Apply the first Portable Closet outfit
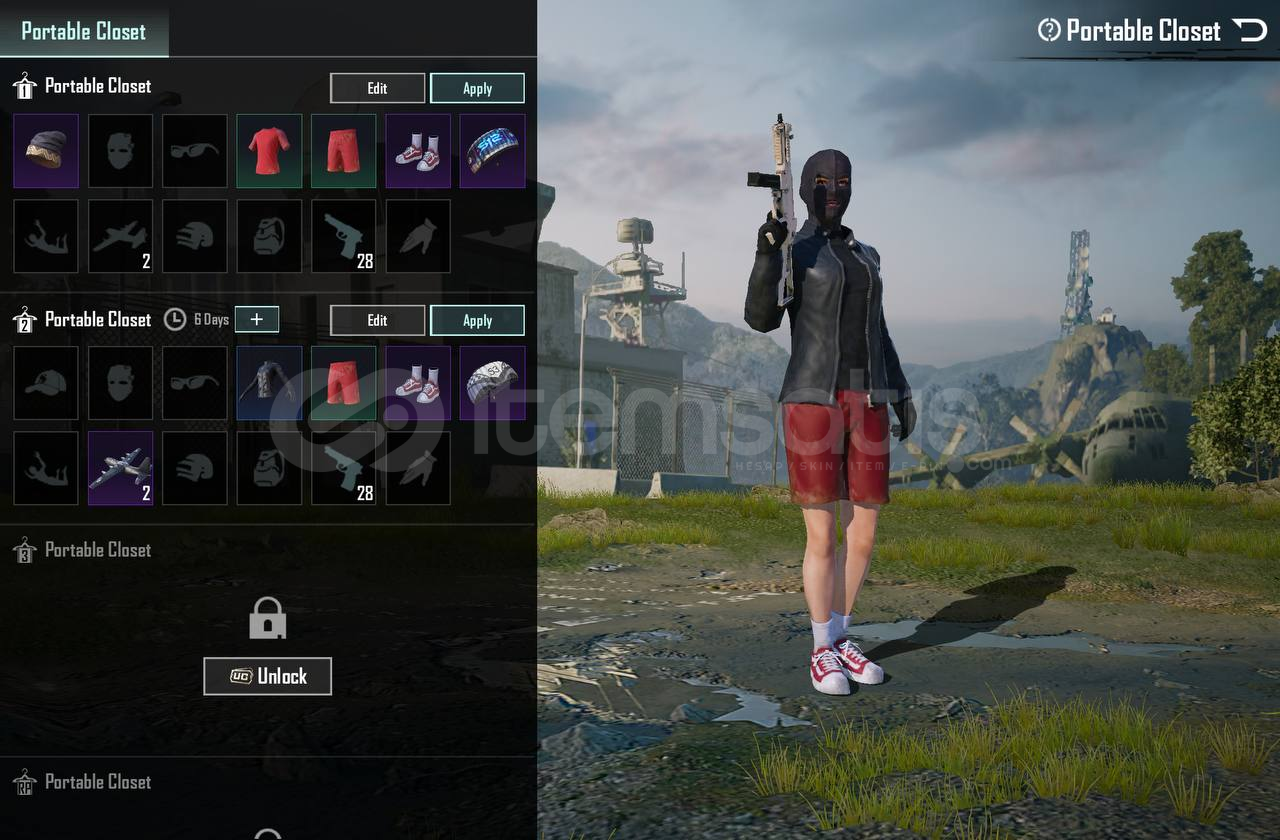Viewport: 1280px width, 840px height. (477, 88)
